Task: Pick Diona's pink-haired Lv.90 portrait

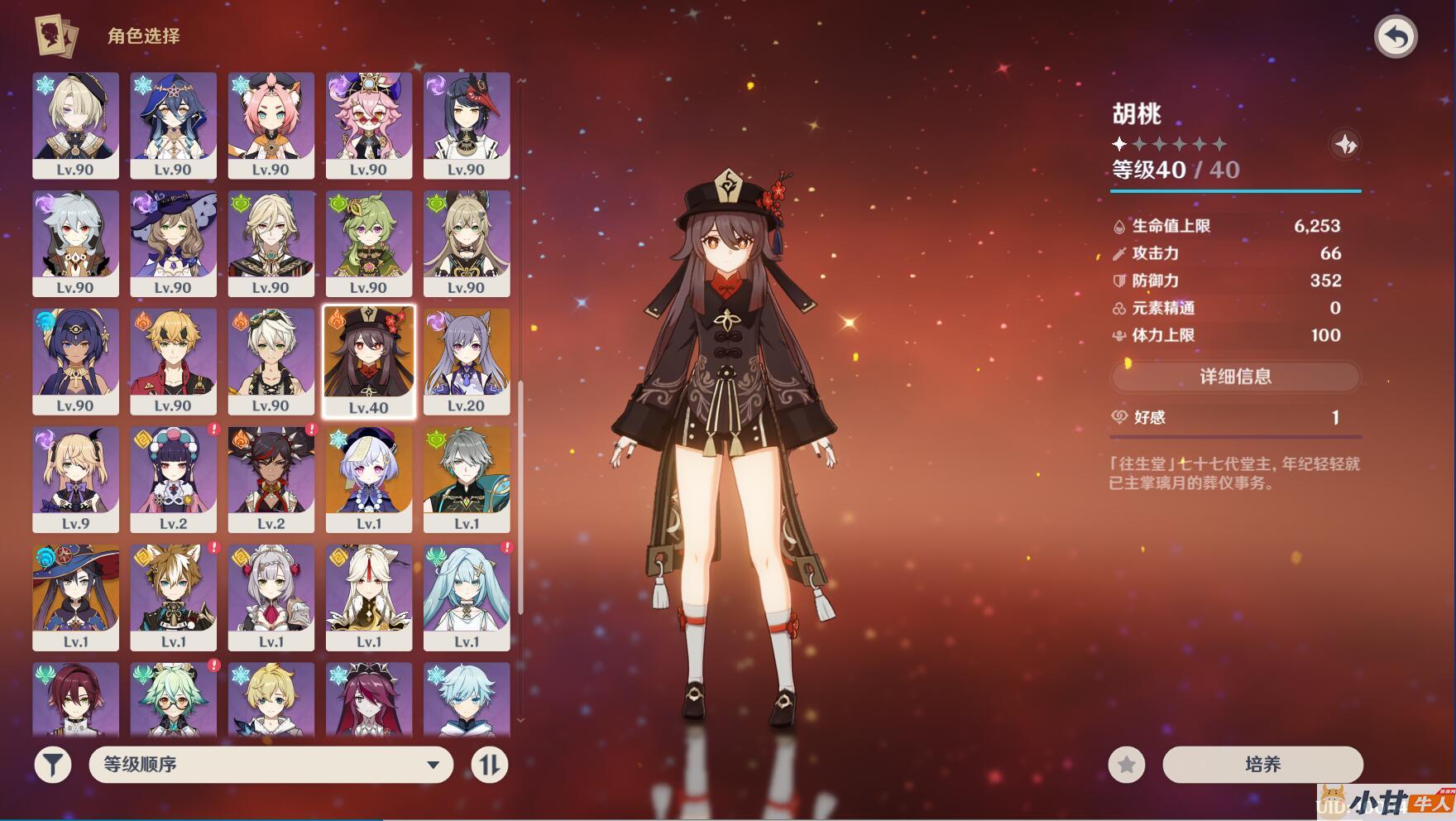Action: coord(271,124)
